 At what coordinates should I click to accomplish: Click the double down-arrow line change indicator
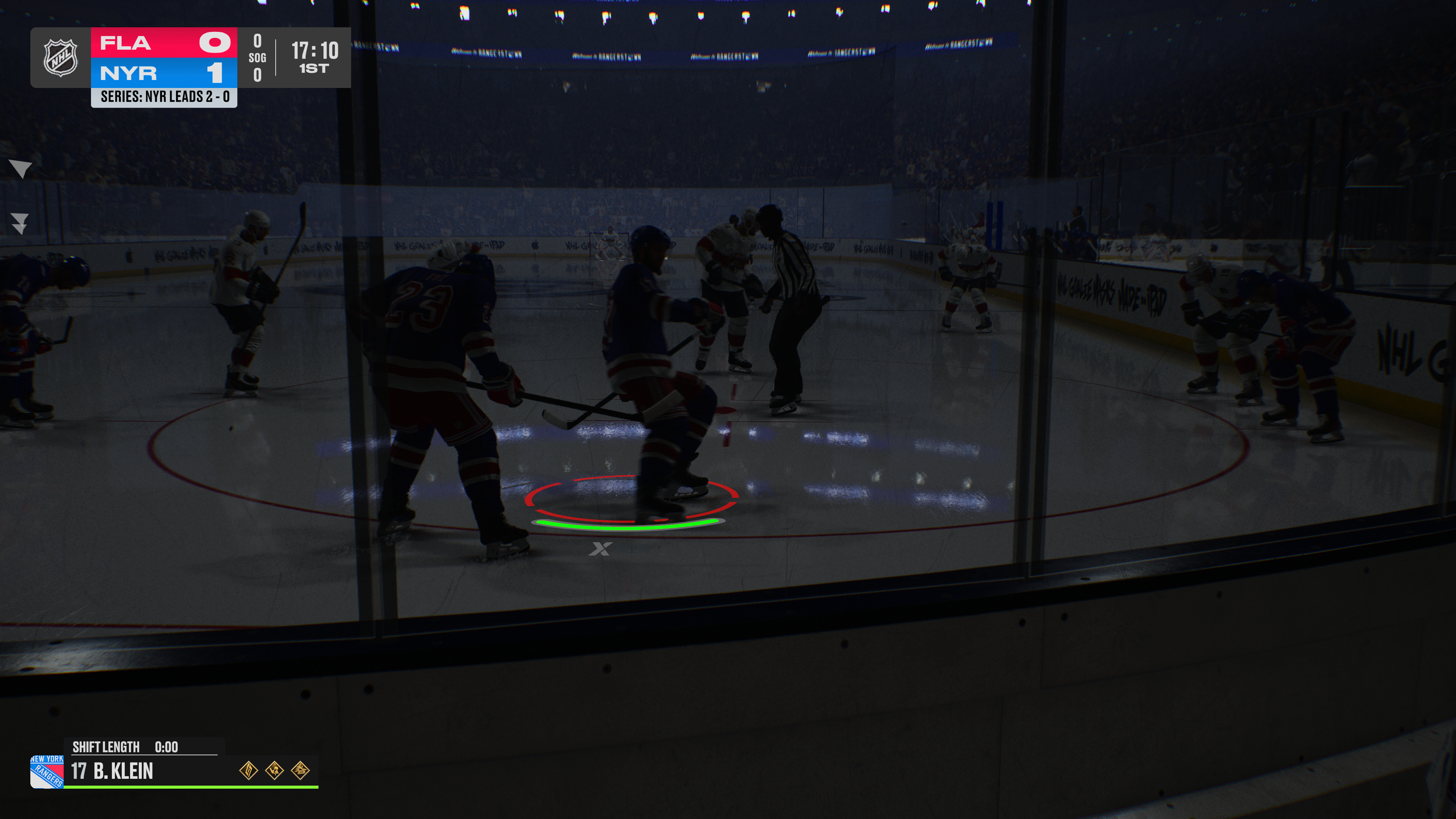20,223
